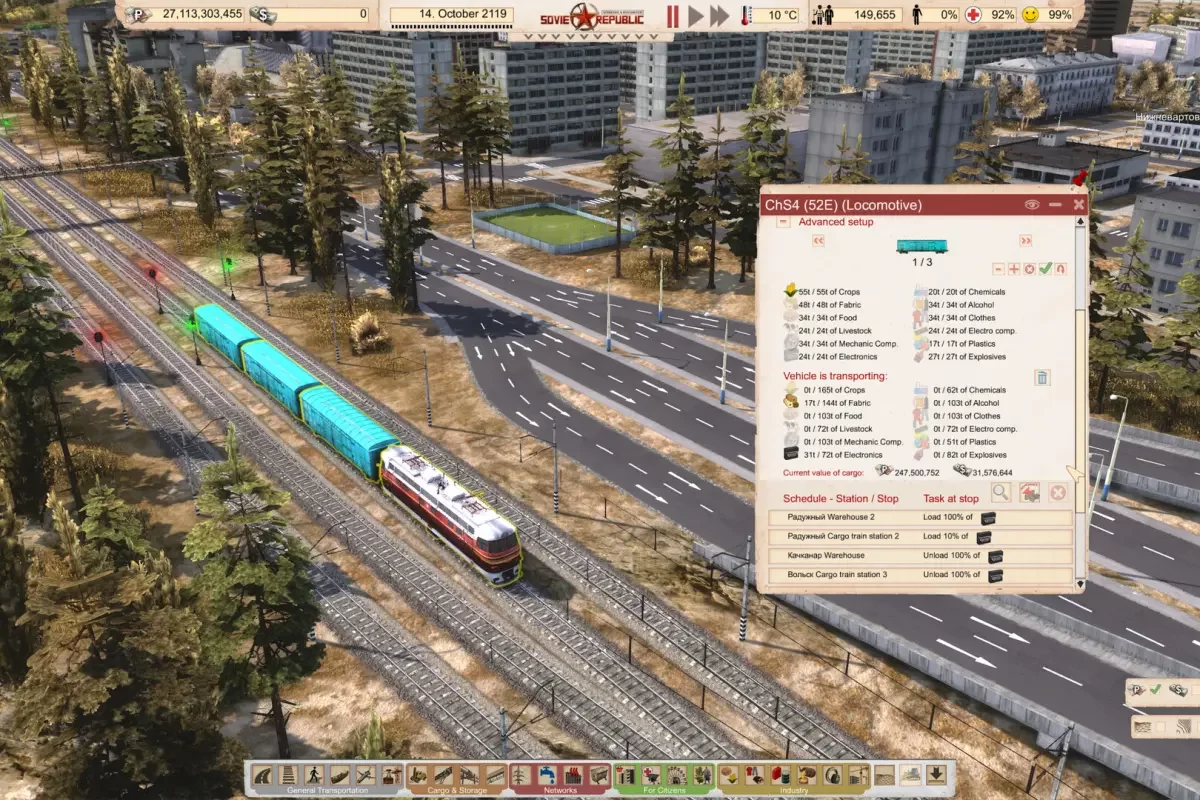Set game speed to normal play

[696, 15]
